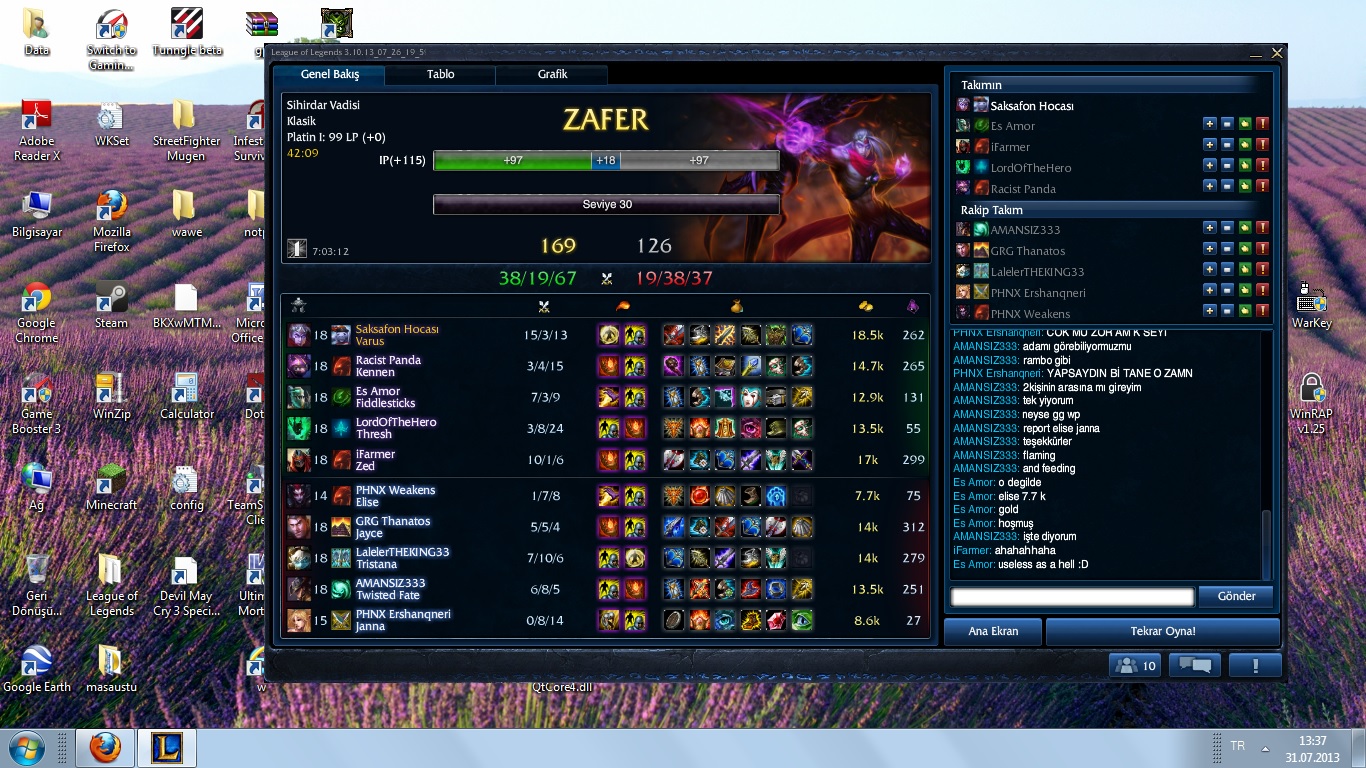1366x768 pixels.
Task: Open the Grafik tab
Action: point(552,75)
